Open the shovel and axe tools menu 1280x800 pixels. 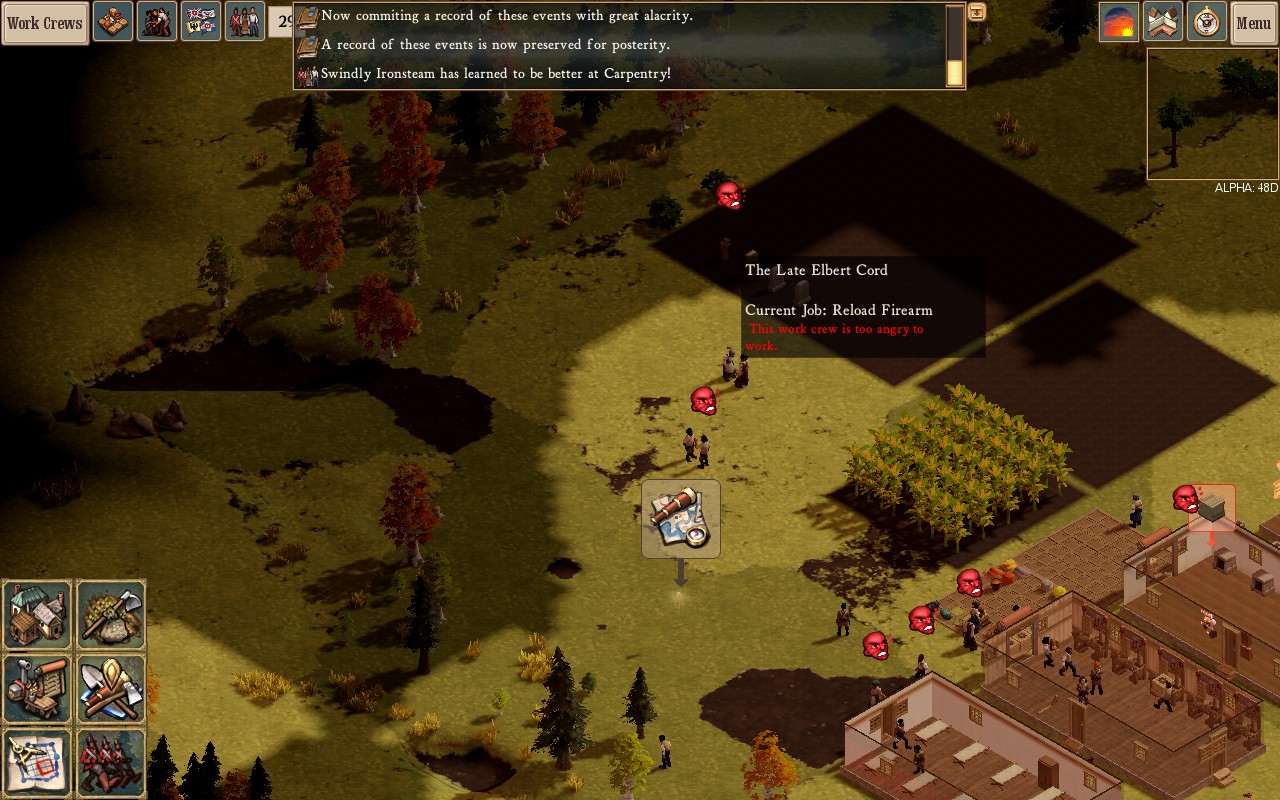click(111, 688)
